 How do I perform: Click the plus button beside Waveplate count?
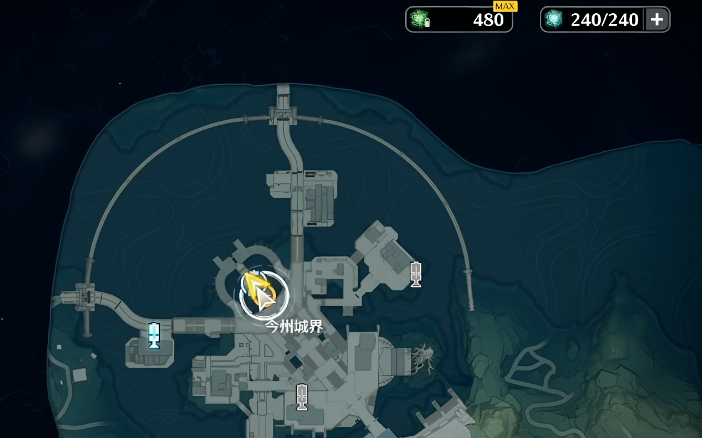click(x=657, y=19)
